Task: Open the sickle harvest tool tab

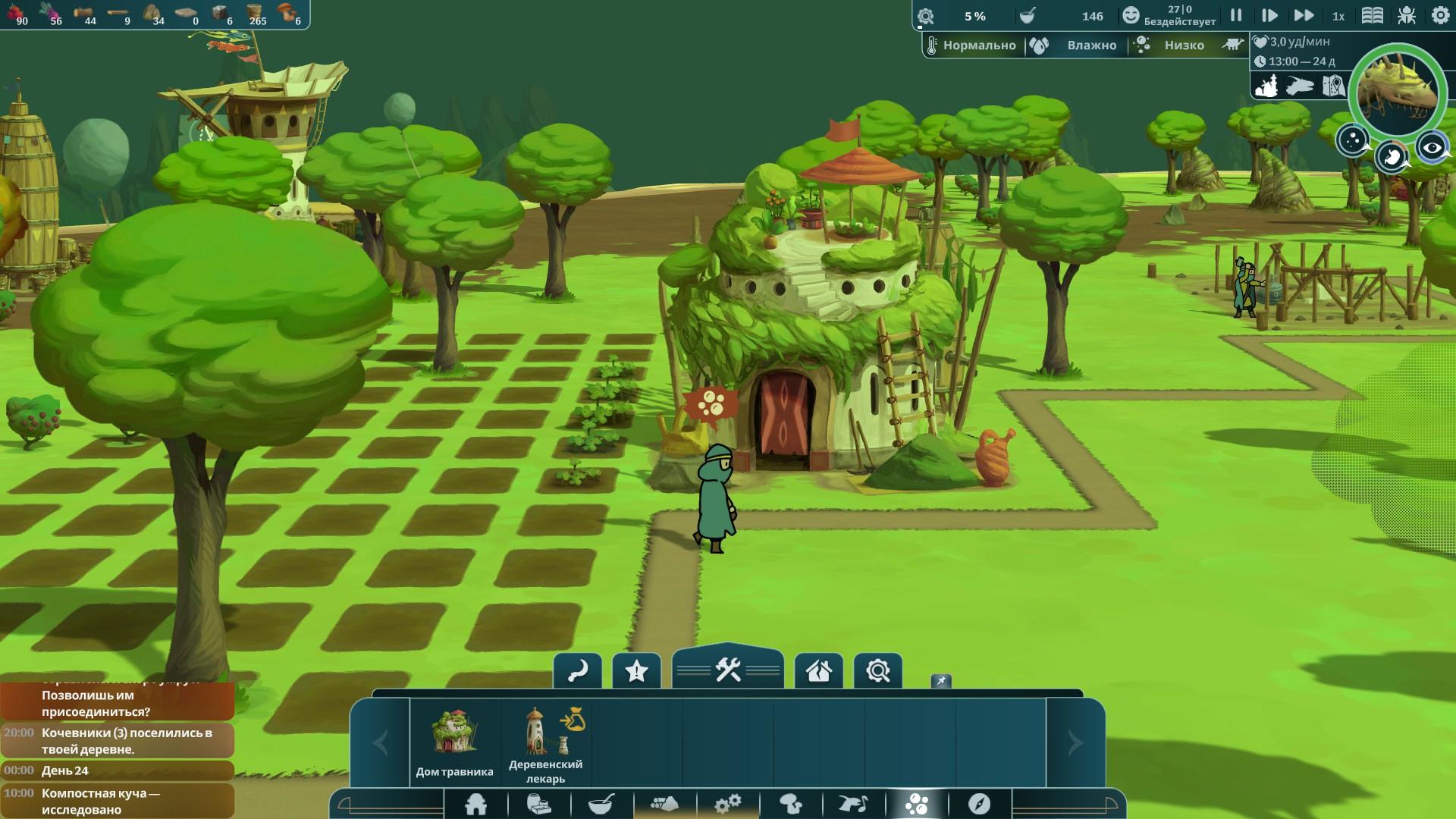Action: coord(578,670)
